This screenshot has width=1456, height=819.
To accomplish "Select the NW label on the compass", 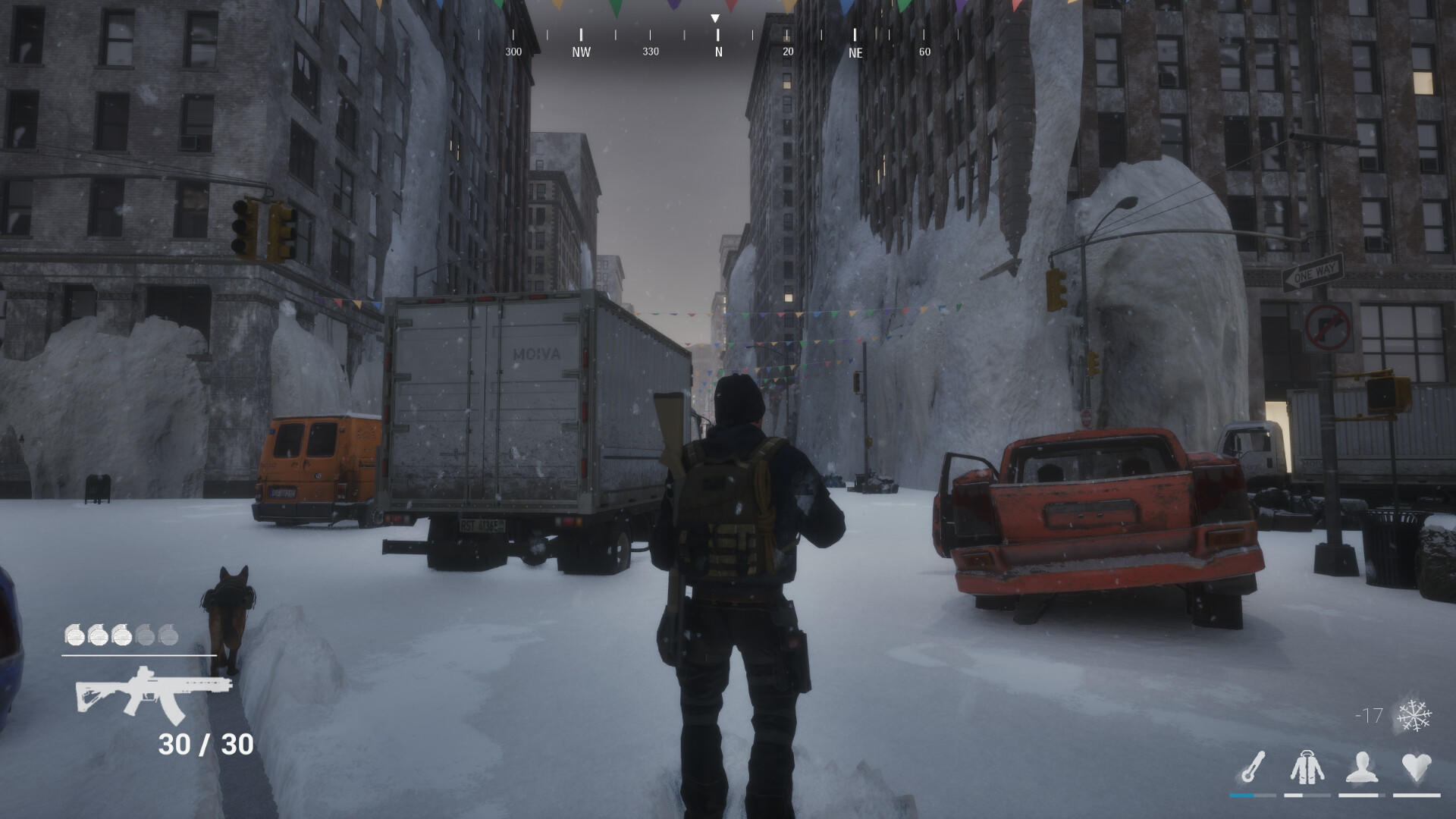I will click(x=580, y=52).
